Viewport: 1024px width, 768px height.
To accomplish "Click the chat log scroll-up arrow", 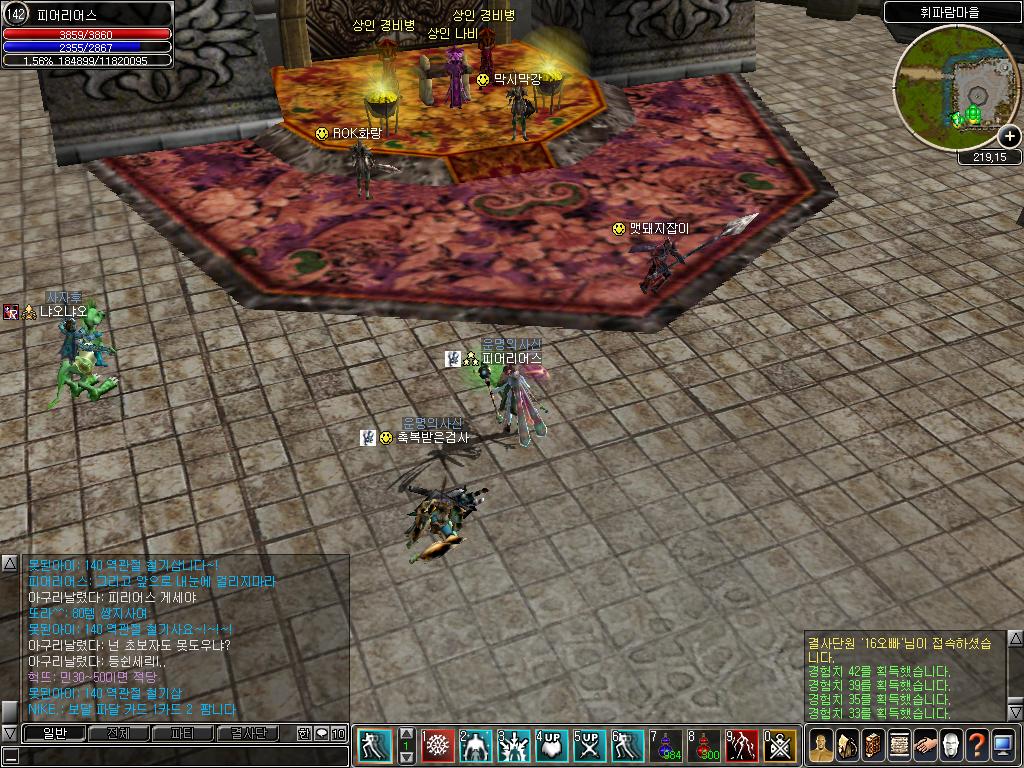I will pyautogui.click(x=9, y=562).
